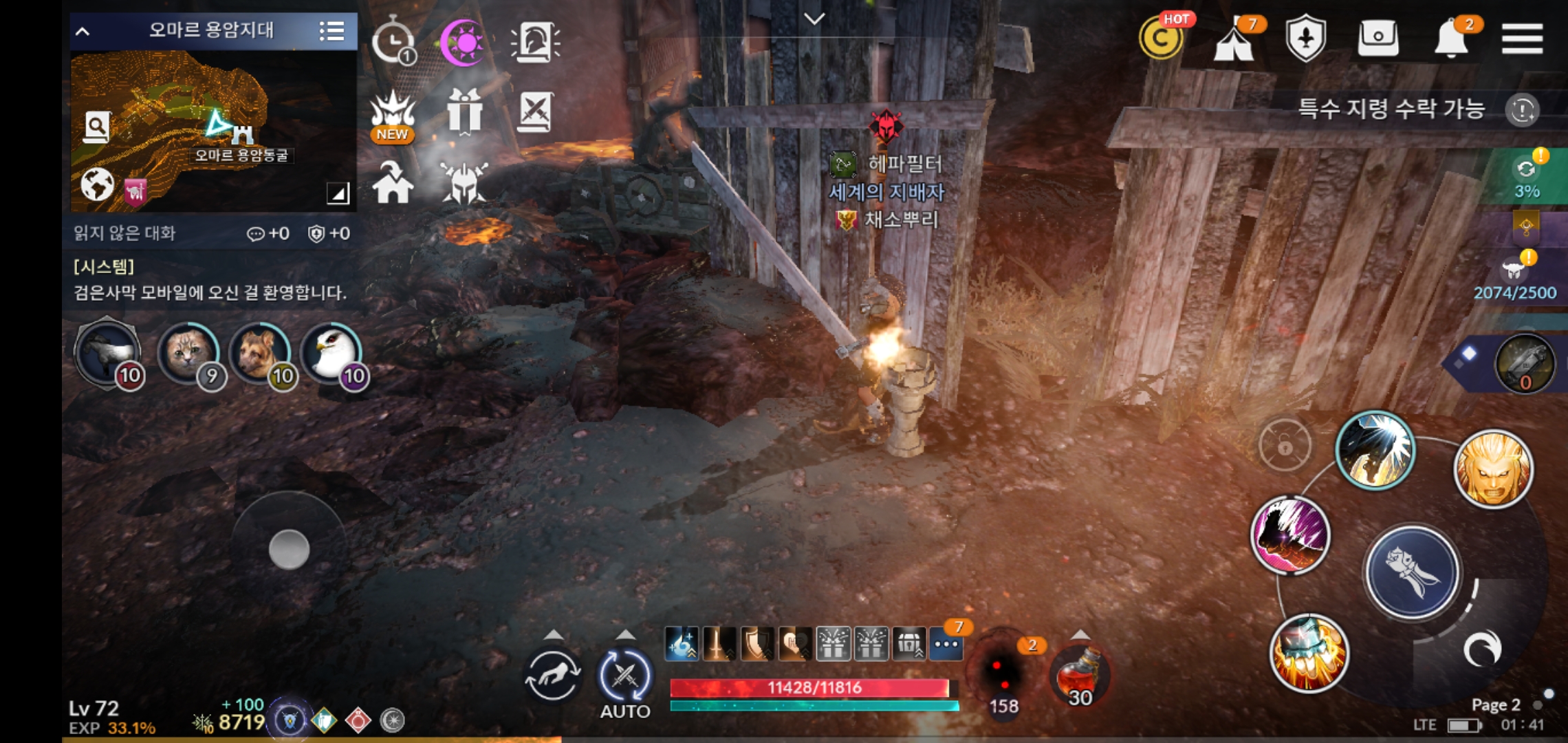Screen dimensions: 1568x743
Task: Open the world map globe icon
Action: tap(97, 184)
